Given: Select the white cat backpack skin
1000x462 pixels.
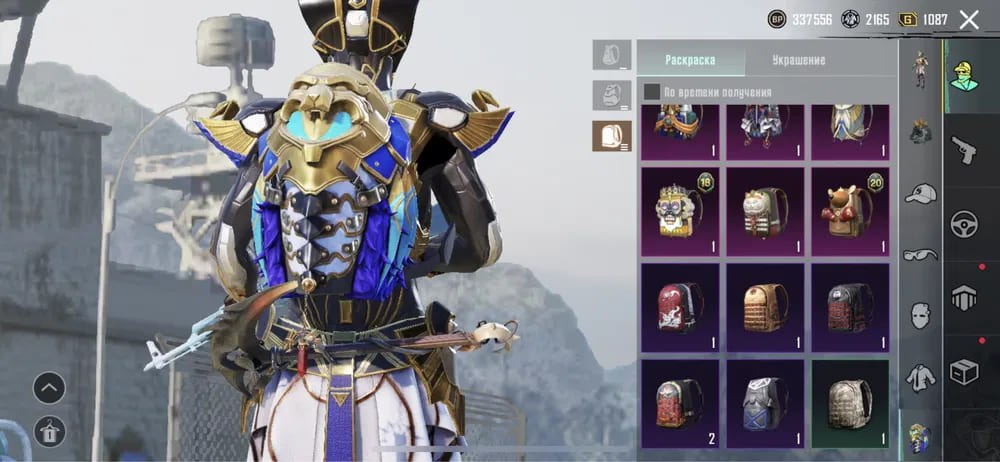Looking at the screenshot, I should tap(765, 212).
